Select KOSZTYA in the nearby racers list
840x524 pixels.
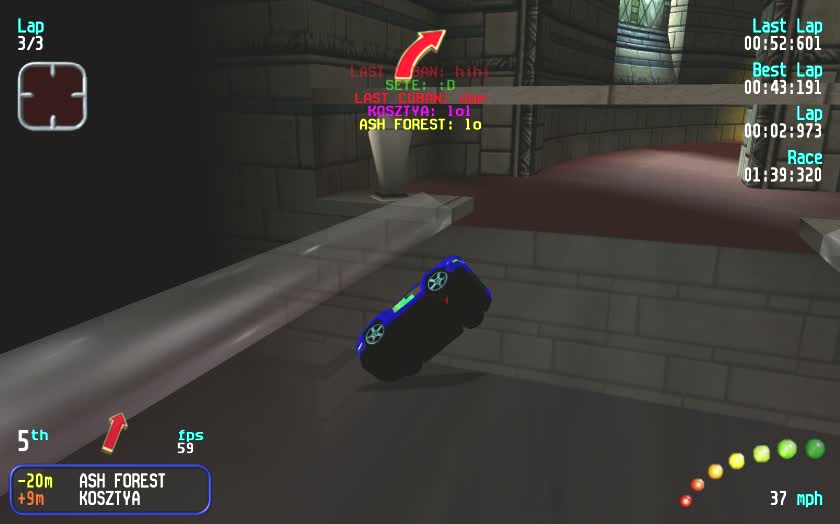click(x=109, y=498)
